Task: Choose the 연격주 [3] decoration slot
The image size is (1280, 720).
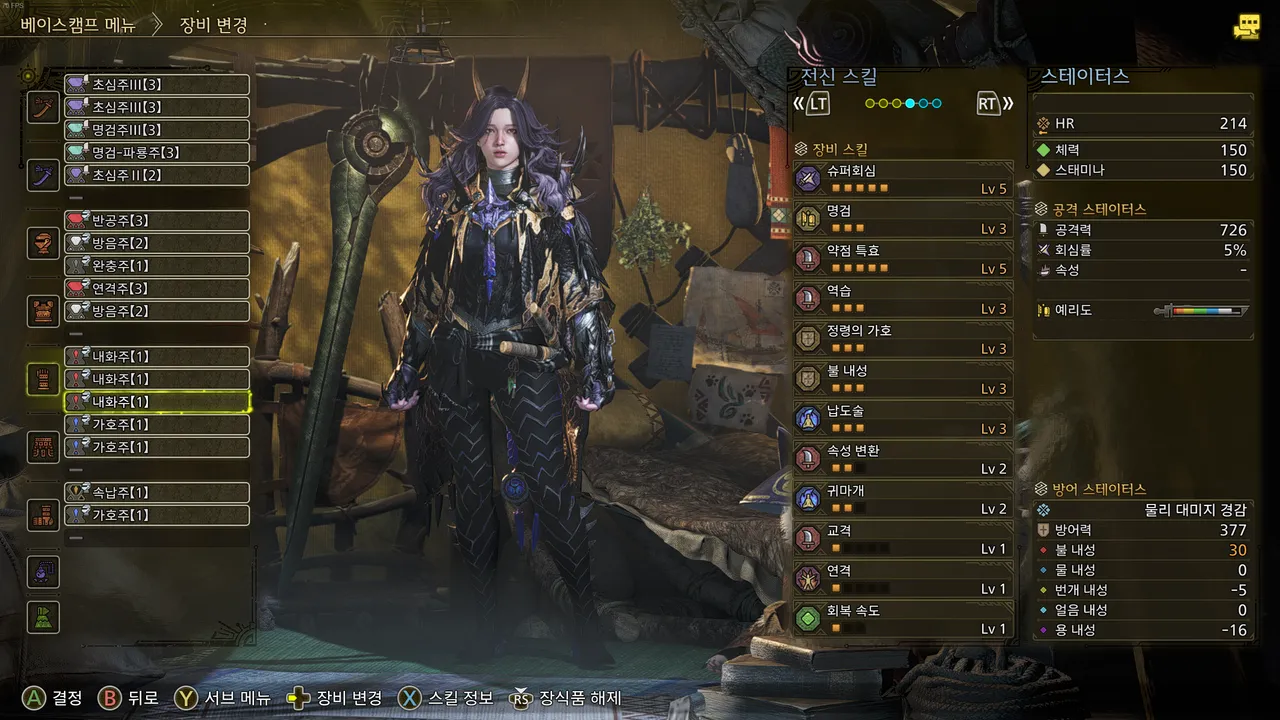Action: (x=157, y=289)
